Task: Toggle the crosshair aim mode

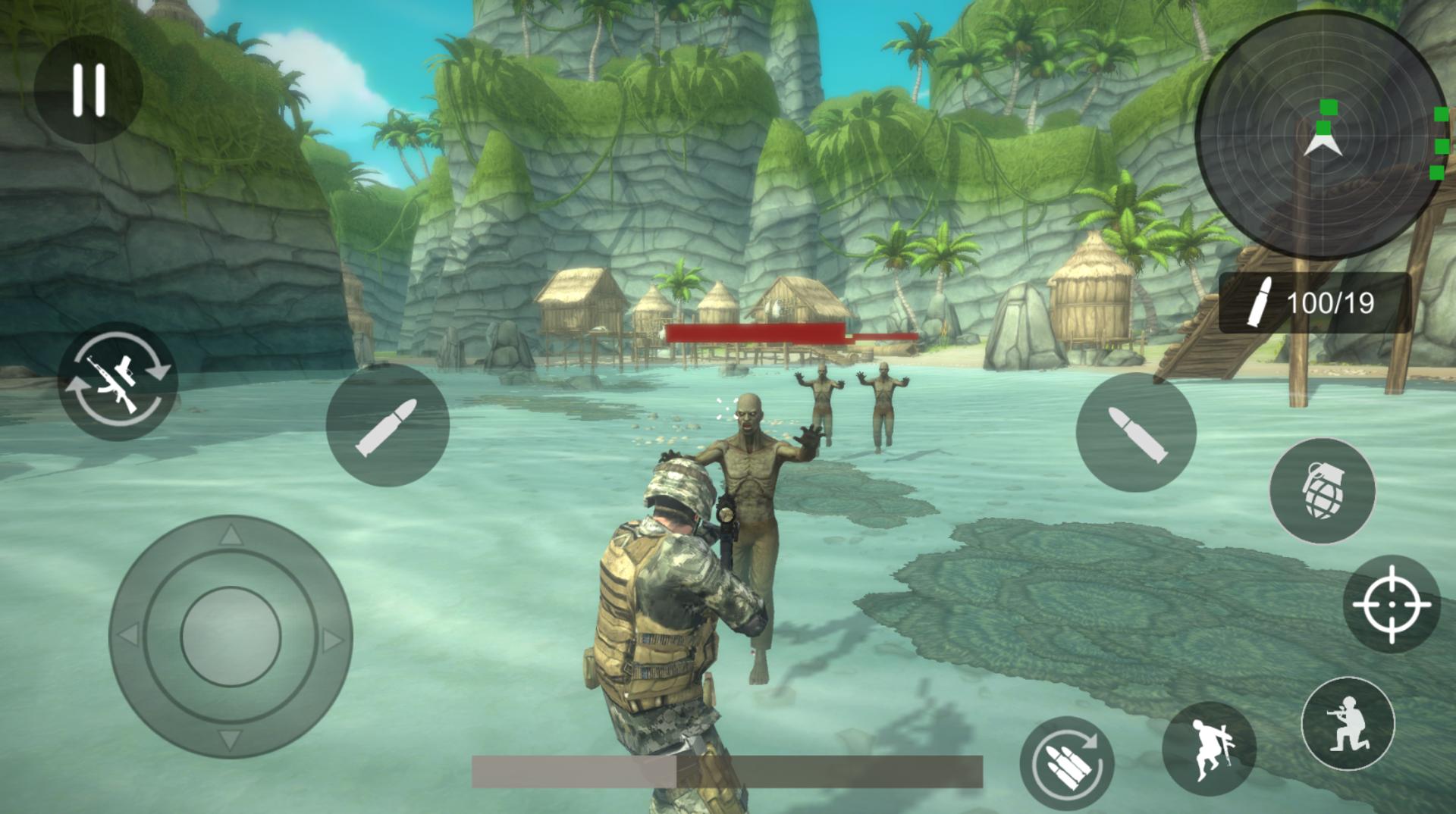Action: [x=1391, y=604]
